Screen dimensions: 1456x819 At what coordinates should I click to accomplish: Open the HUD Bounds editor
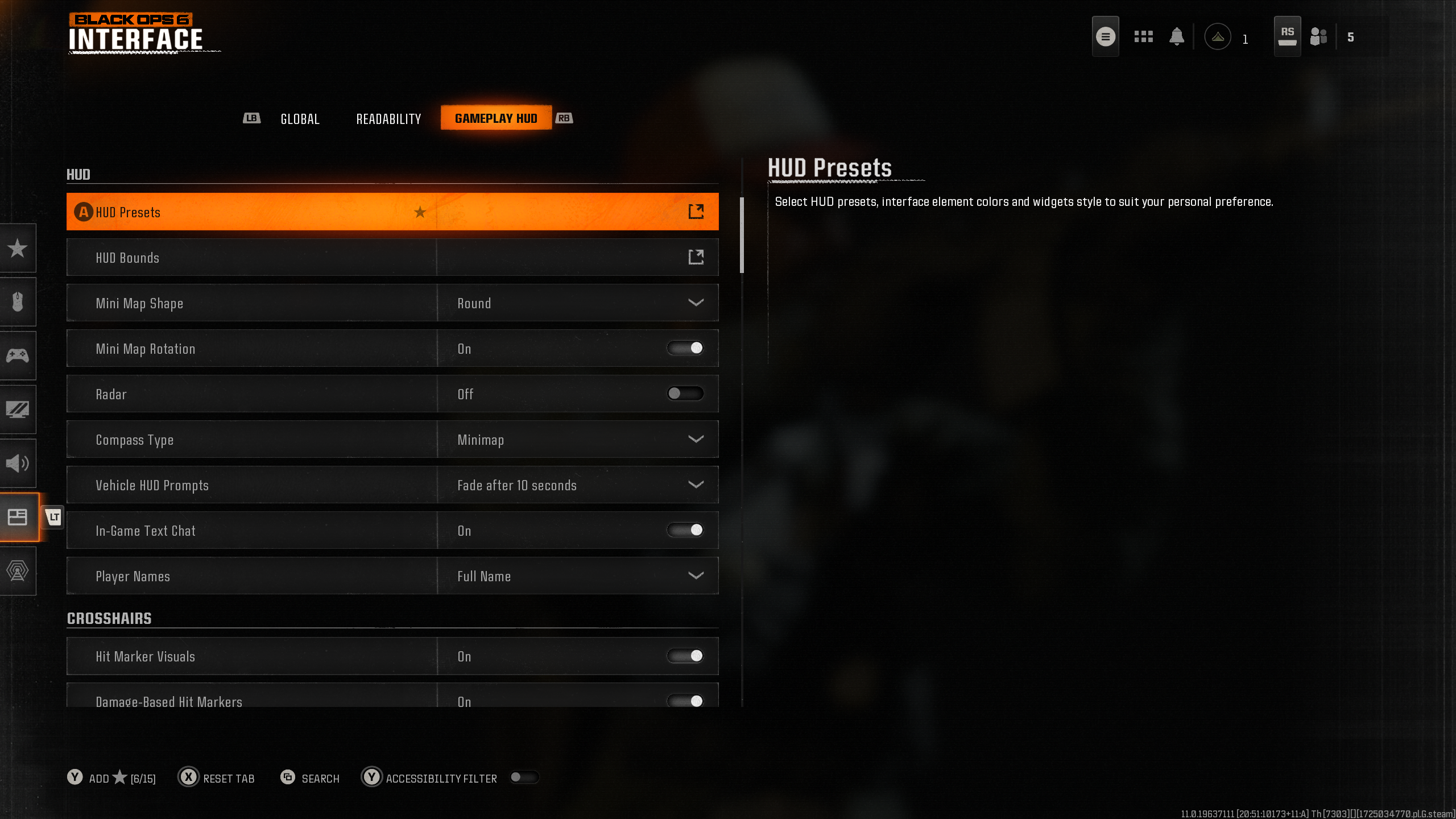click(392, 257)
